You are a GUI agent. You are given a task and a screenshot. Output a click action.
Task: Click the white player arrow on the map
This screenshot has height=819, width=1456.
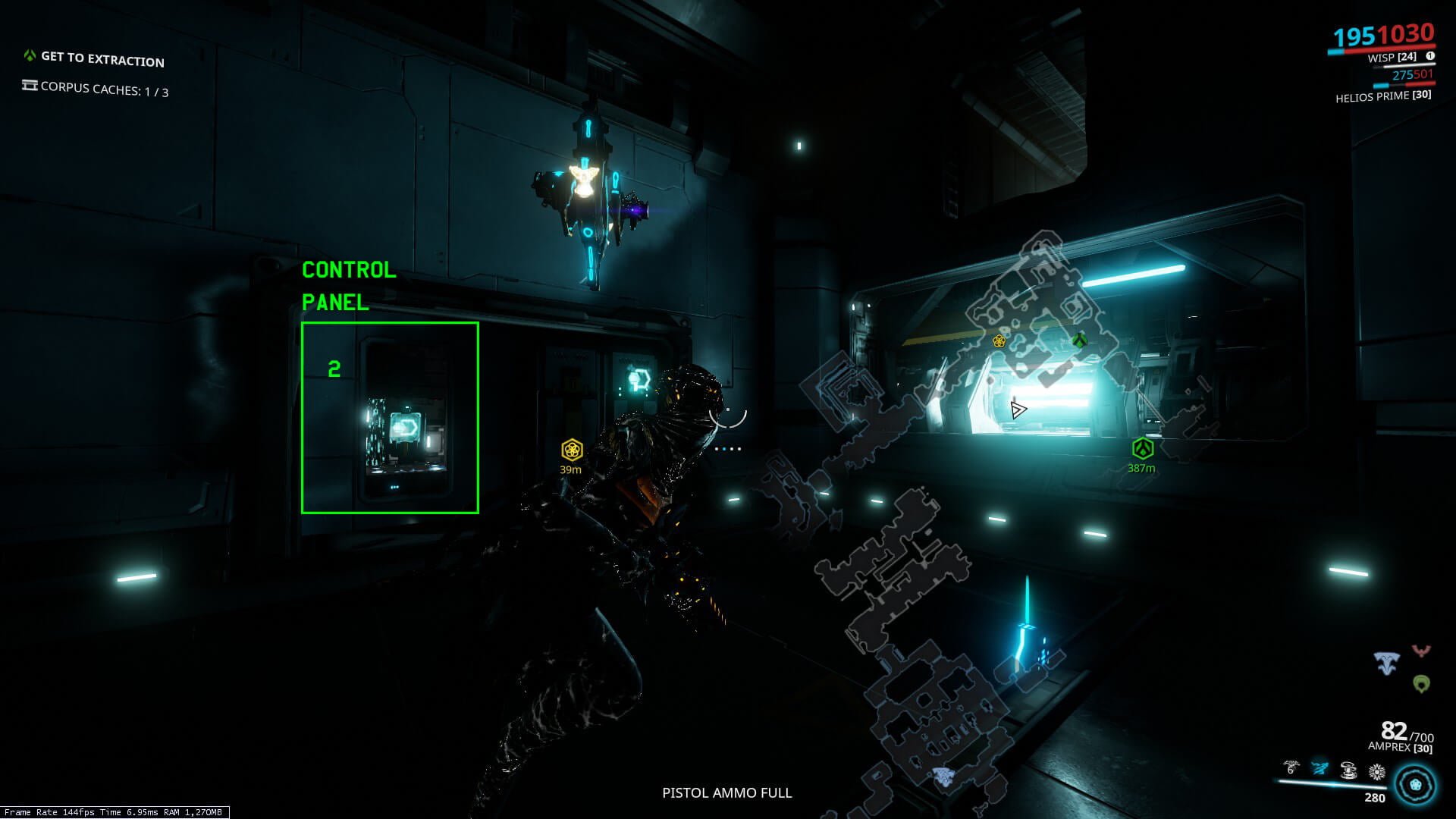click(x=1018, y=410)
